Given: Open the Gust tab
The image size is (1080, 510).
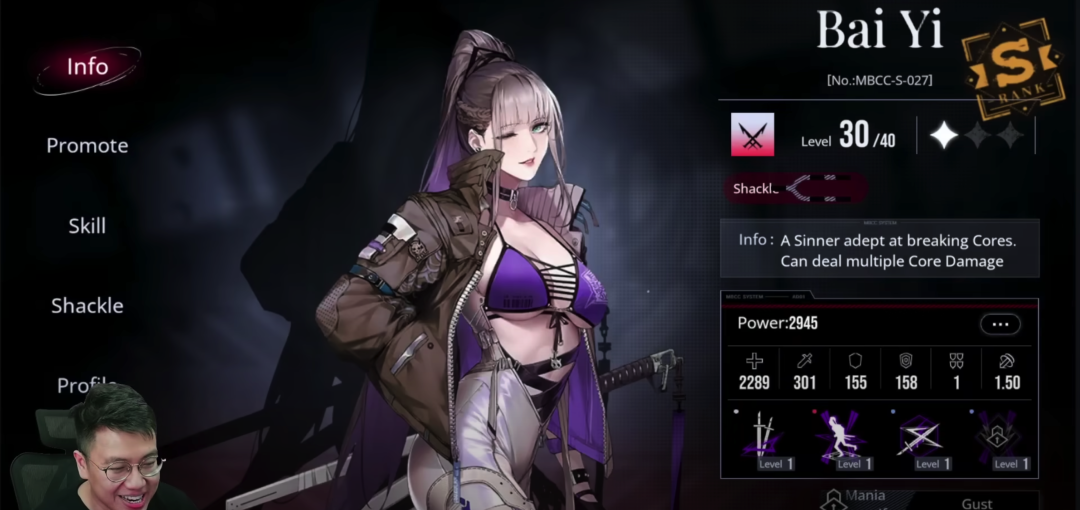Looking at the screenshot, I should click(x=976, y=502).
